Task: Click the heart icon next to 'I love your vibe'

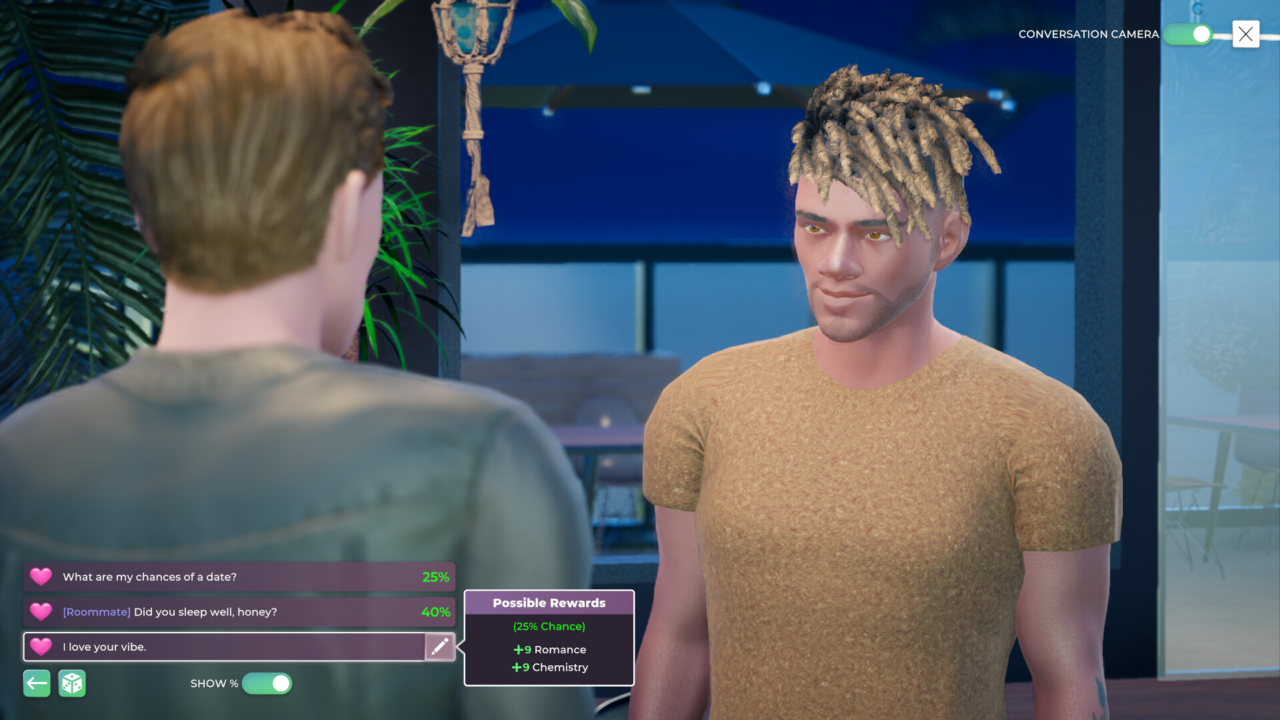Action: click(40, 646)
